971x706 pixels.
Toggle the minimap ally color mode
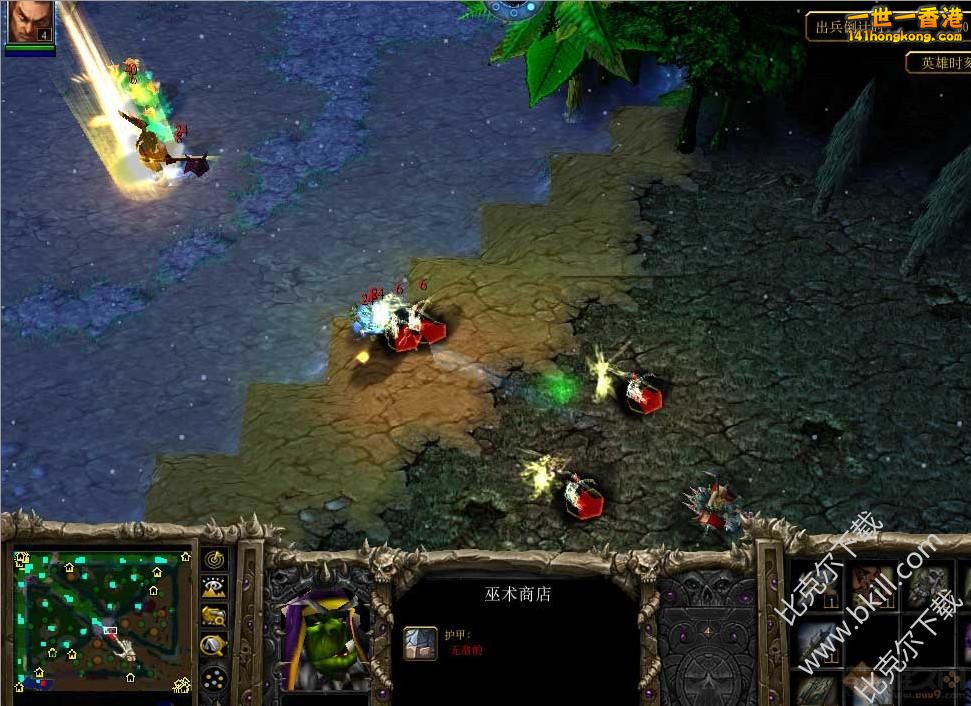tap(214, 617)
